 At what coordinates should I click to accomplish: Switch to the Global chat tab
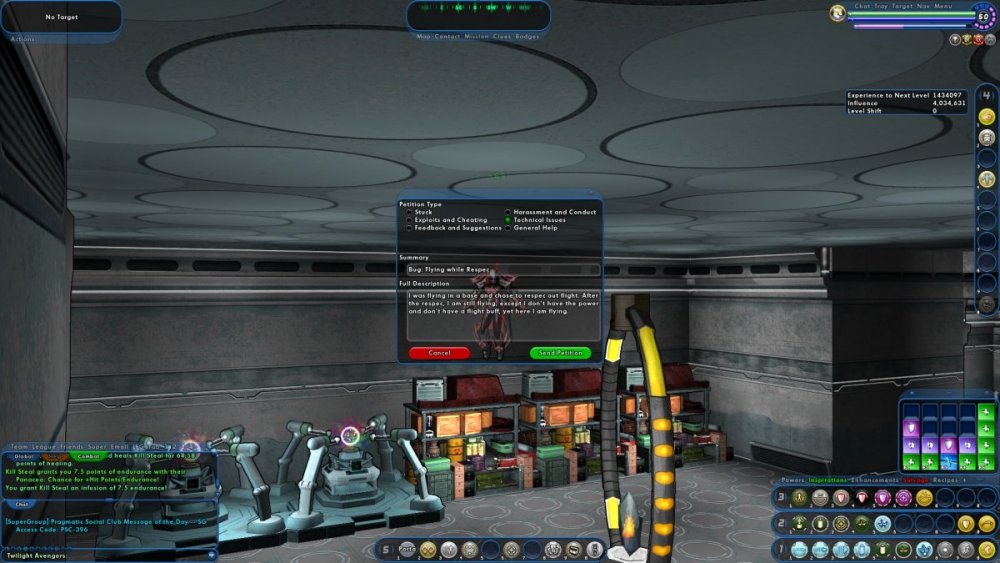point(25,456)
